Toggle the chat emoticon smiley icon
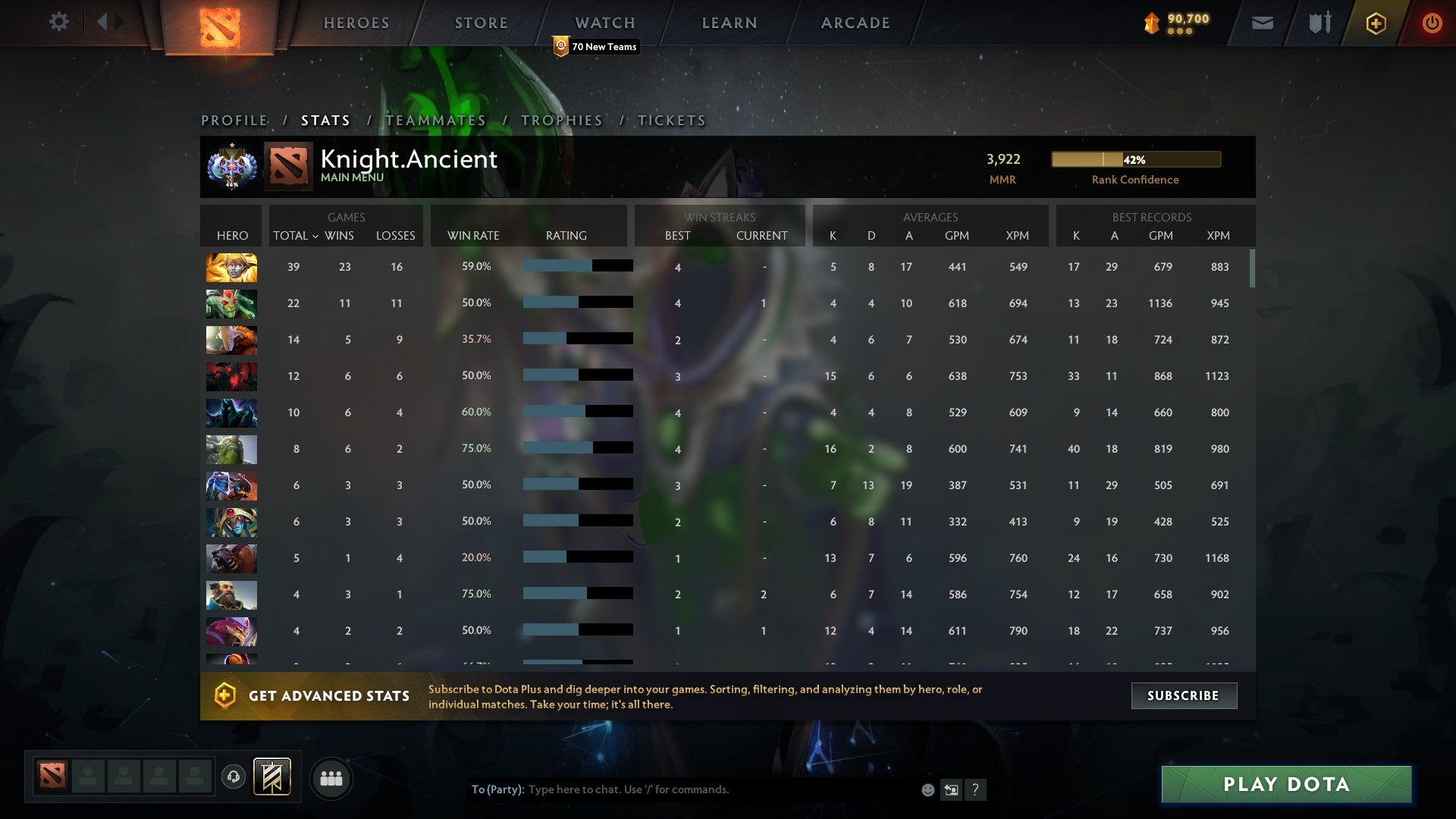 (x=927, y=789)
